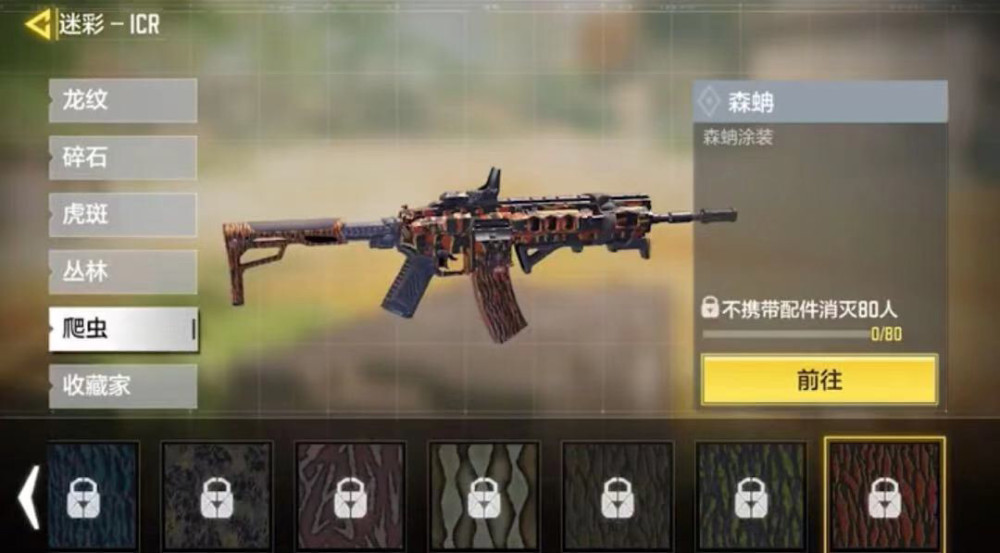Select the 爬虫 camo category
Image resolution: width=1000 pixels, height=553 pixels.
tap(122, 329)
